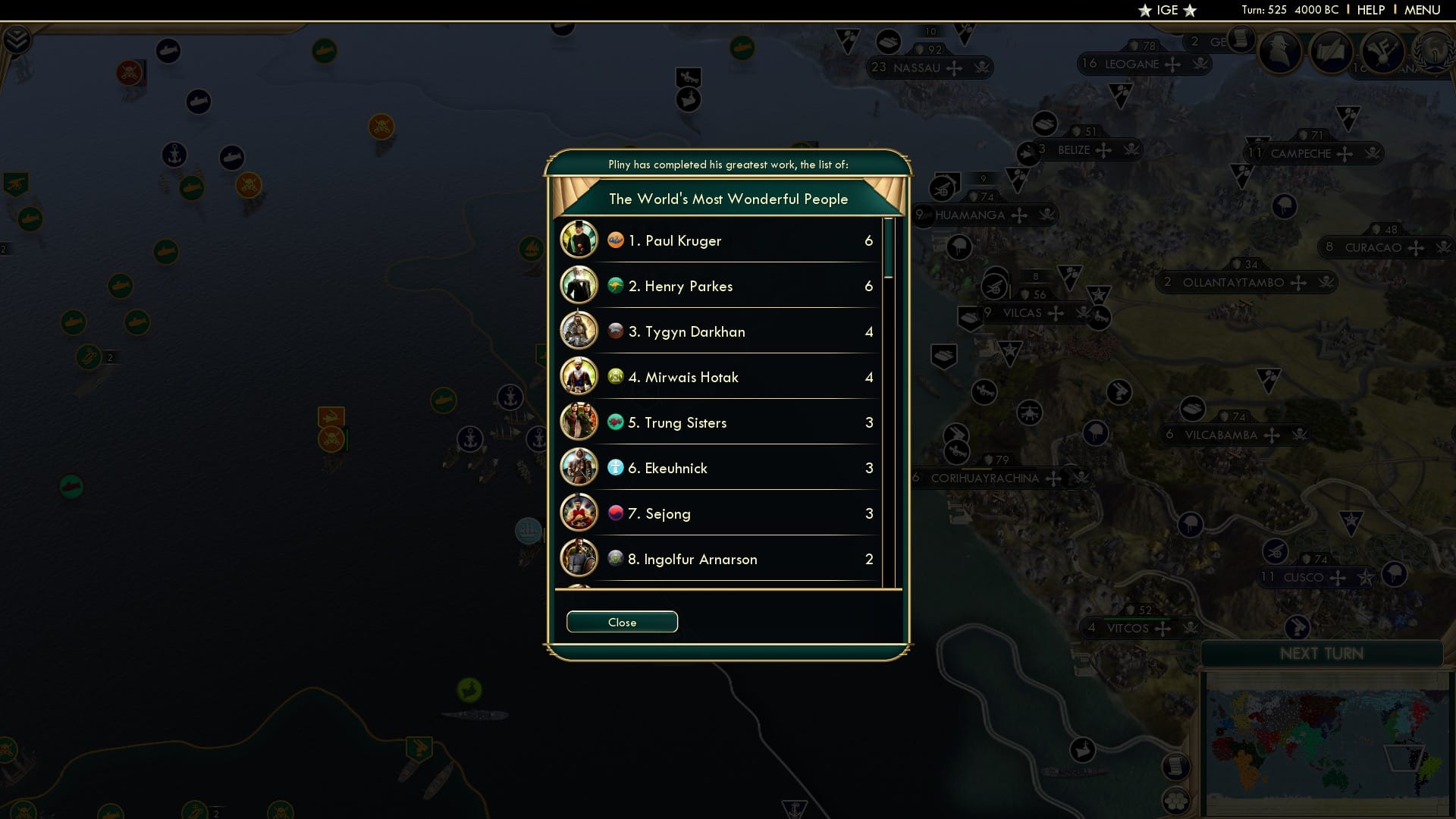
Task: Open the Great People notification icon
Action: [1280, 53]
